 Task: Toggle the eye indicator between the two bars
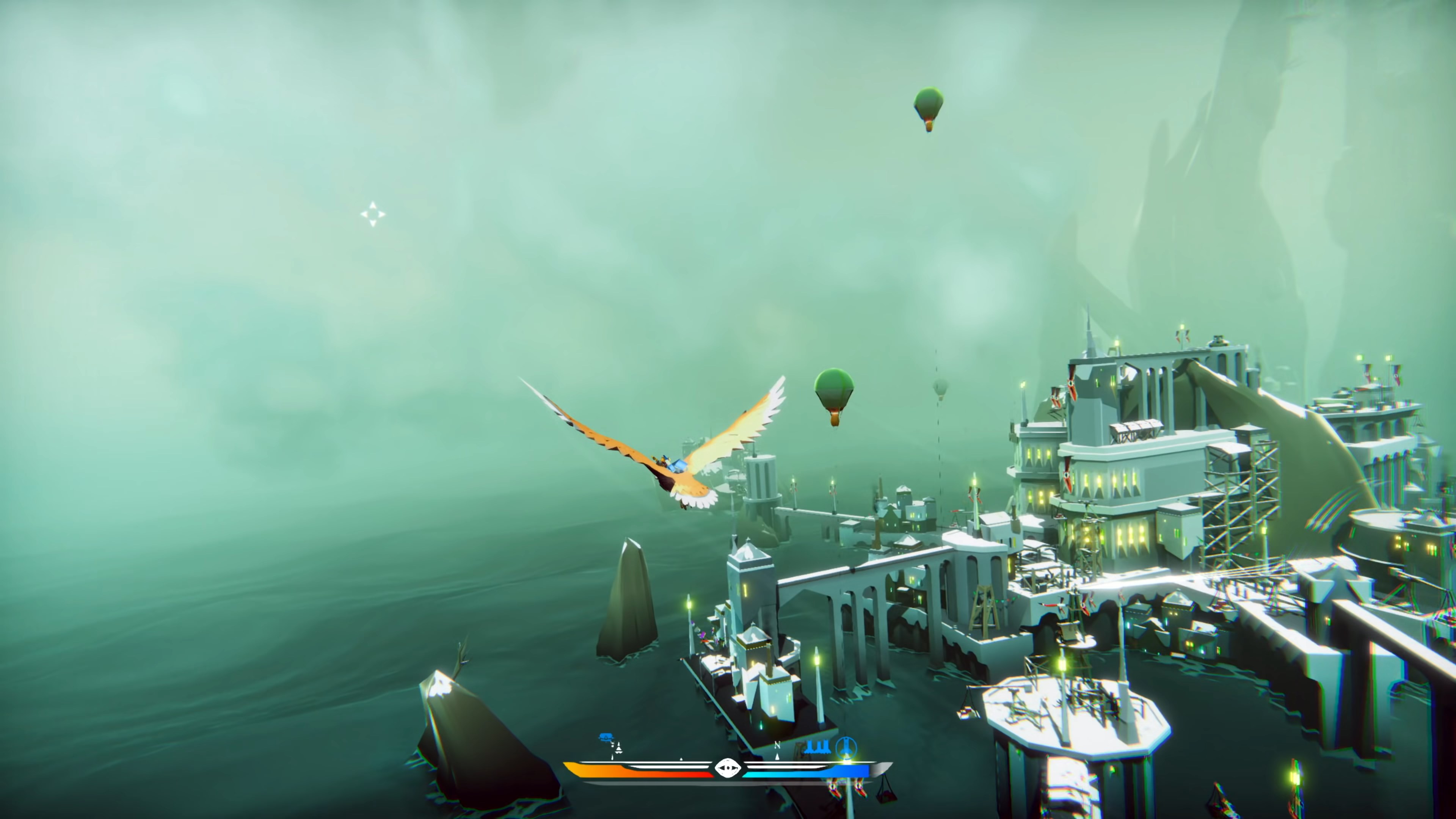[x=728, y=770]
